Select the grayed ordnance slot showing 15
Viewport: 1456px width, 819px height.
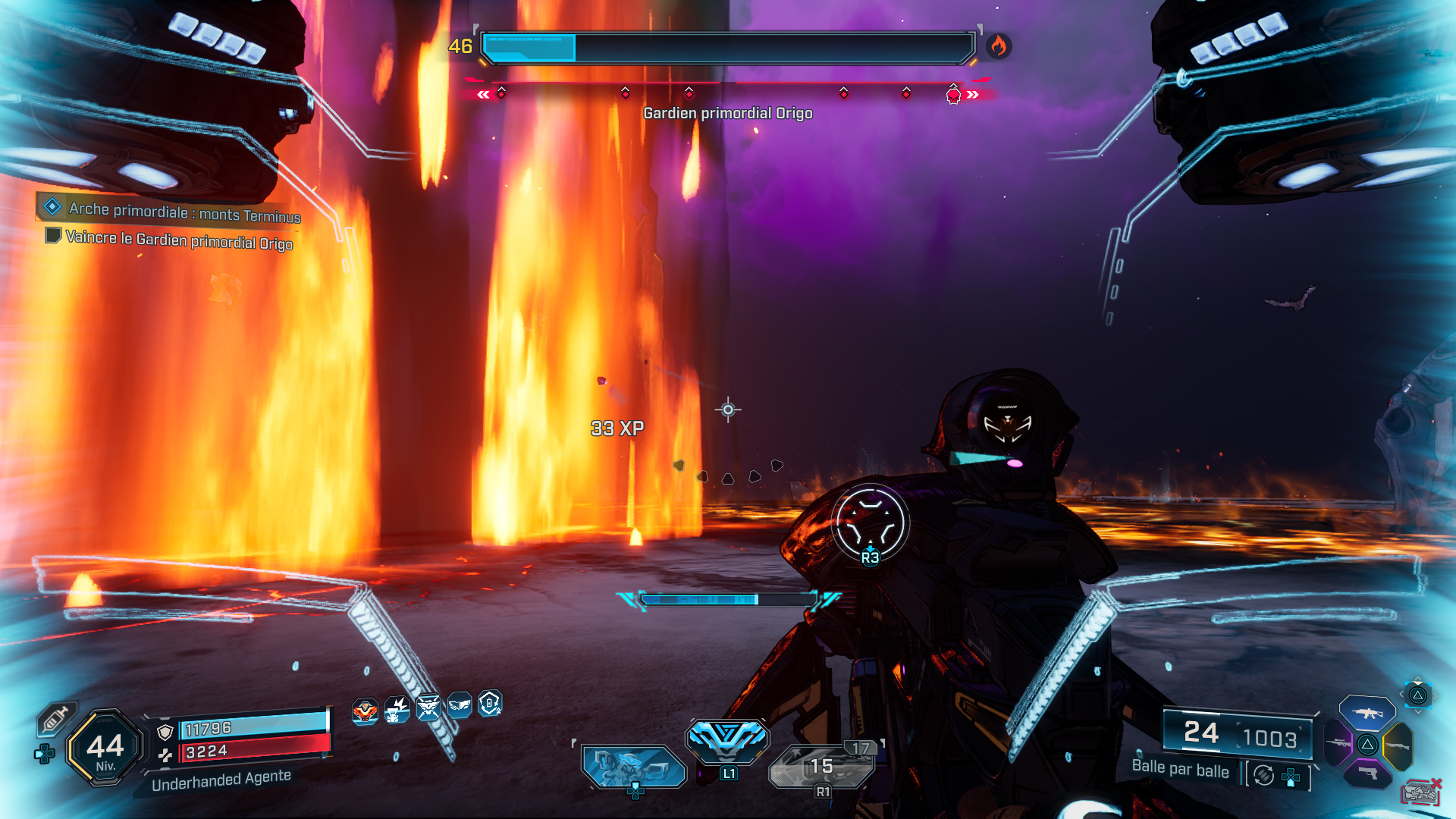(822, 766)
